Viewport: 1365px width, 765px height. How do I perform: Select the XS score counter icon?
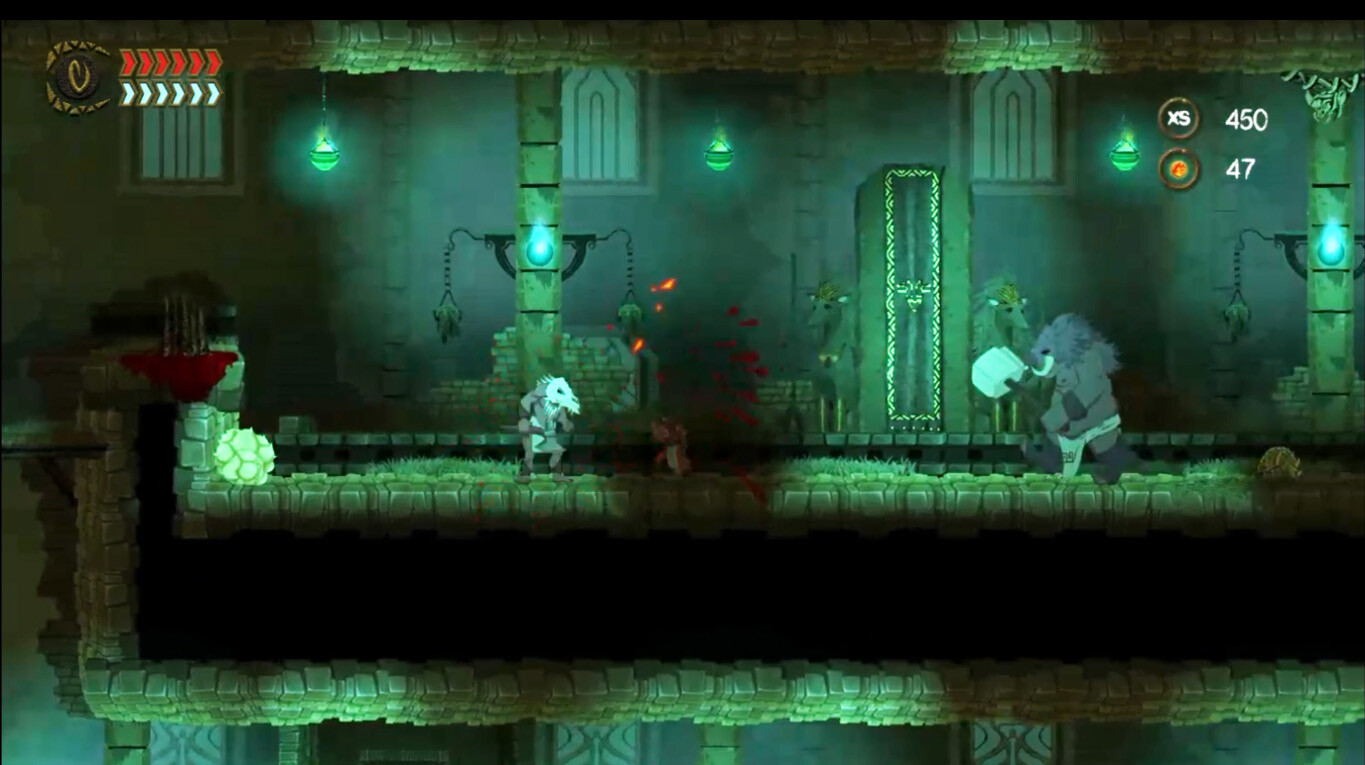pos(1179,118)
